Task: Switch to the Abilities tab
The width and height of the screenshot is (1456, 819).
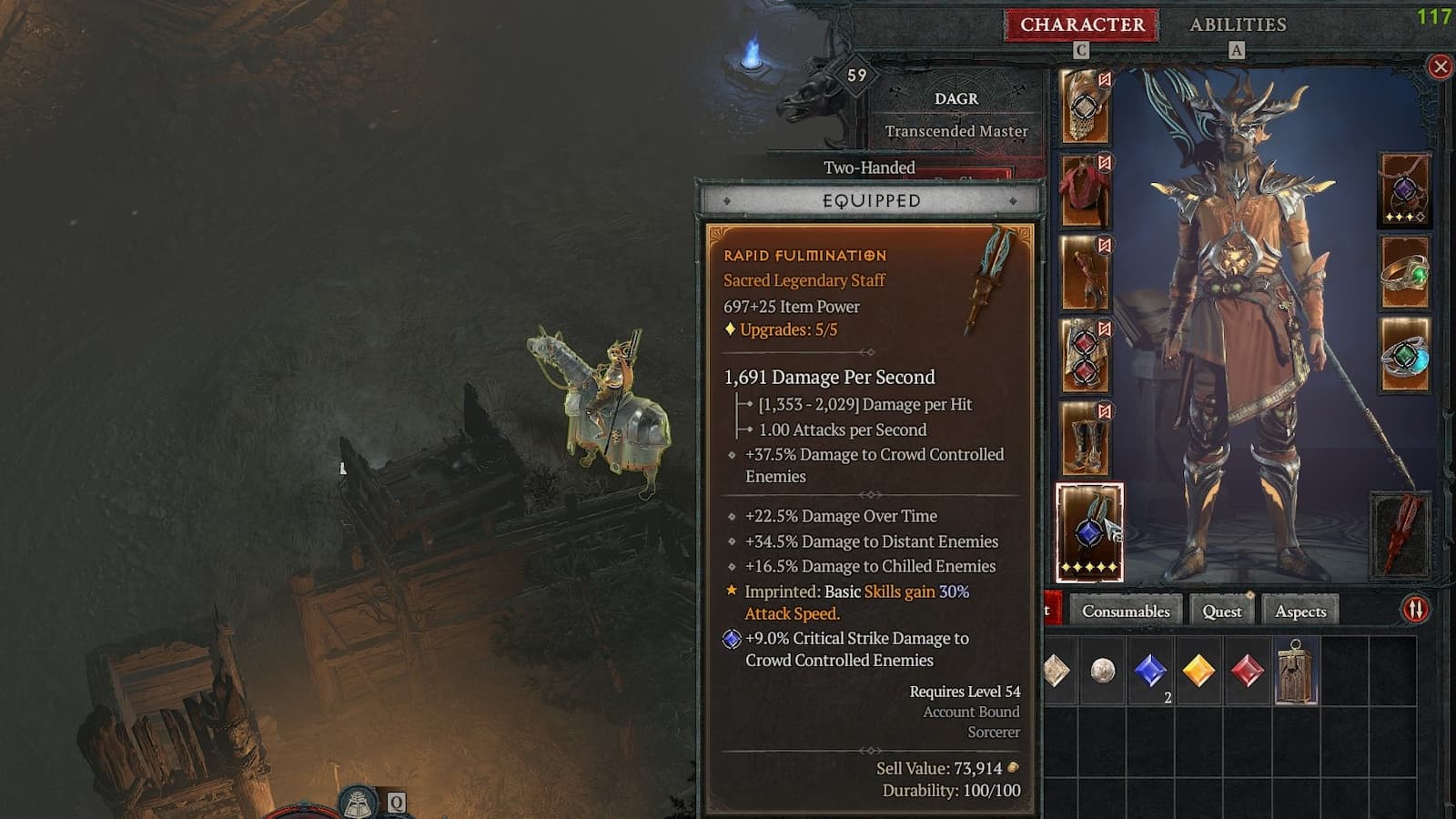Action: [x=1239, y=25]
